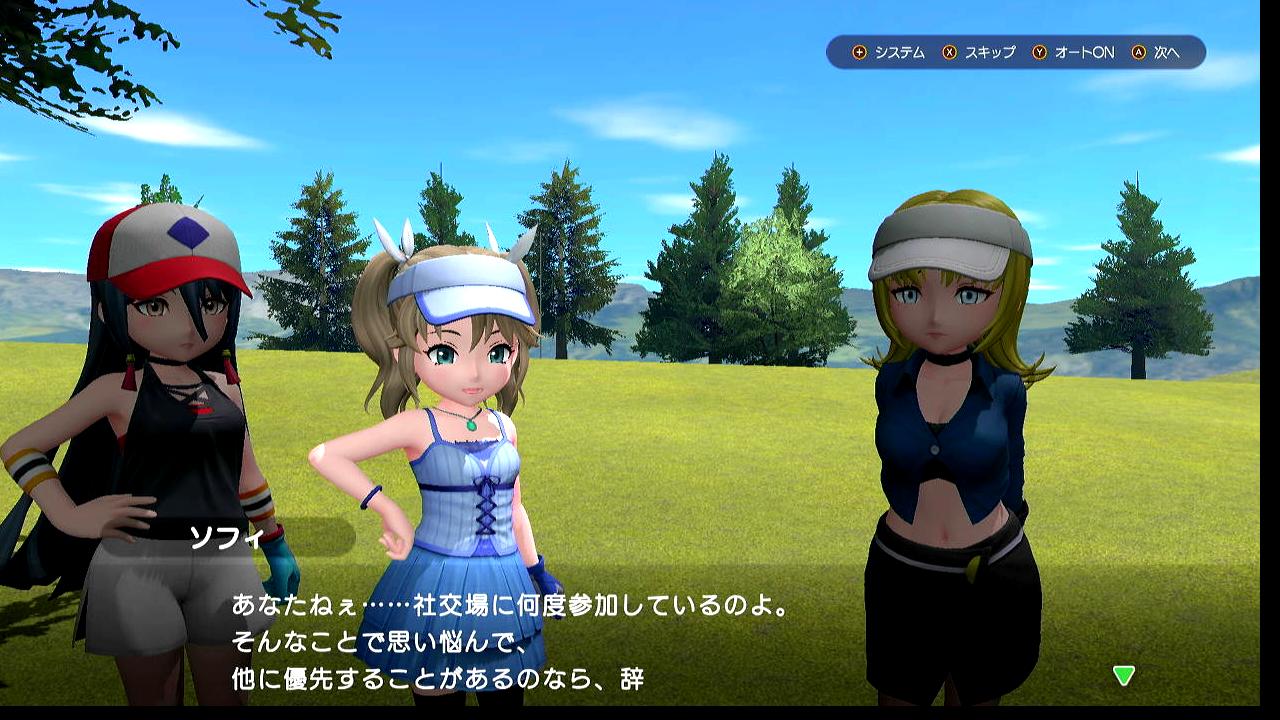This screenshot has height=720, width=1280.
Task: Toggle オートON auto-advance mode
Action: click(1073, 52)
